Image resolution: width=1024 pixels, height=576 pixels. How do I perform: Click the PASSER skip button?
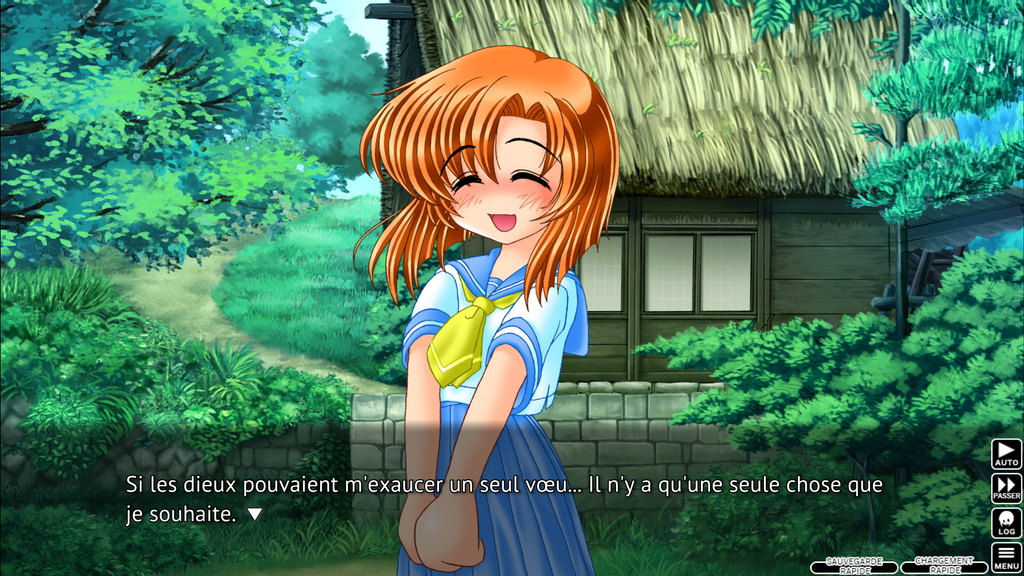[x=1006, y=488]
